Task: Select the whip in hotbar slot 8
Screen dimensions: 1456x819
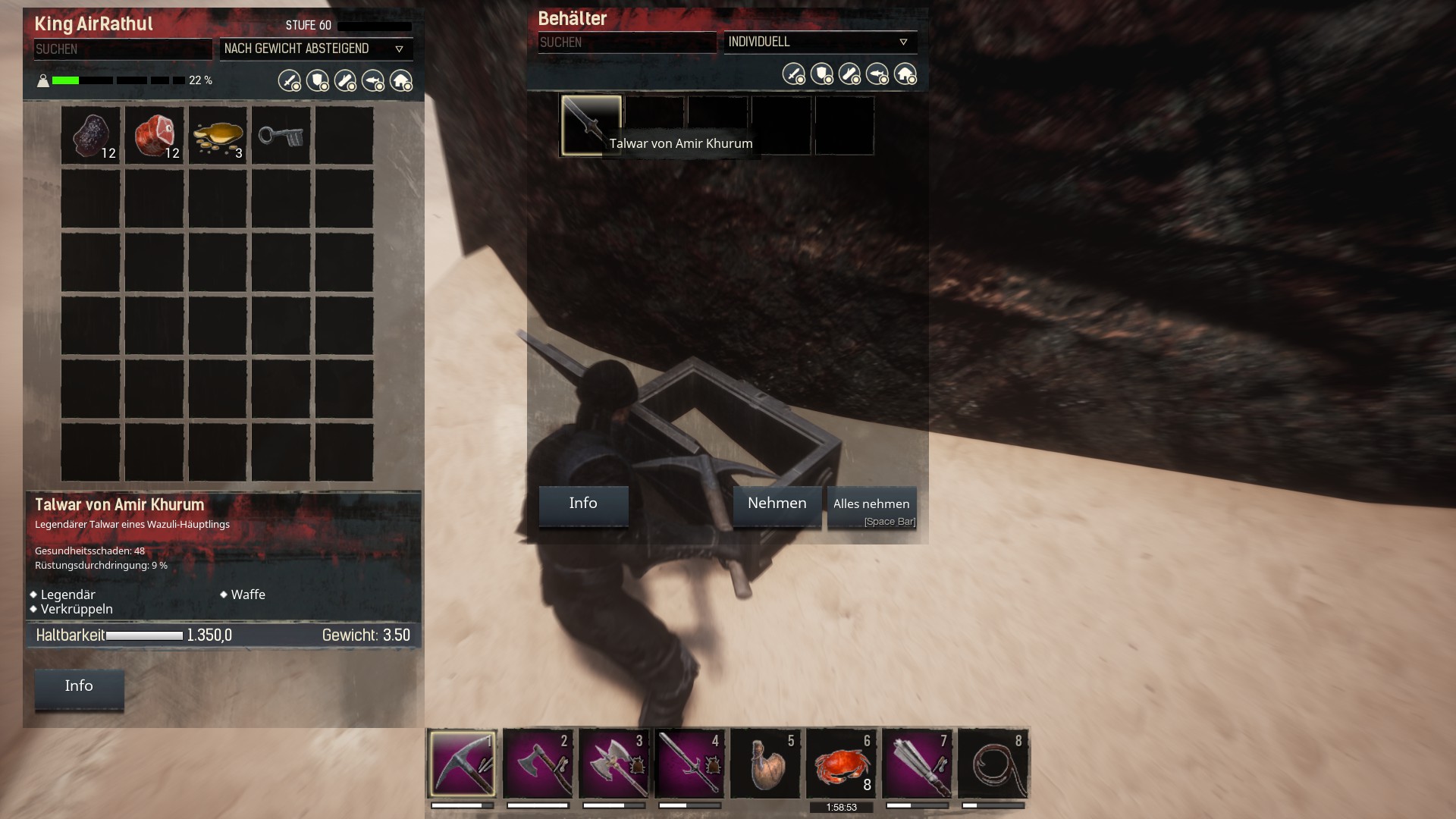Action: 993,764
